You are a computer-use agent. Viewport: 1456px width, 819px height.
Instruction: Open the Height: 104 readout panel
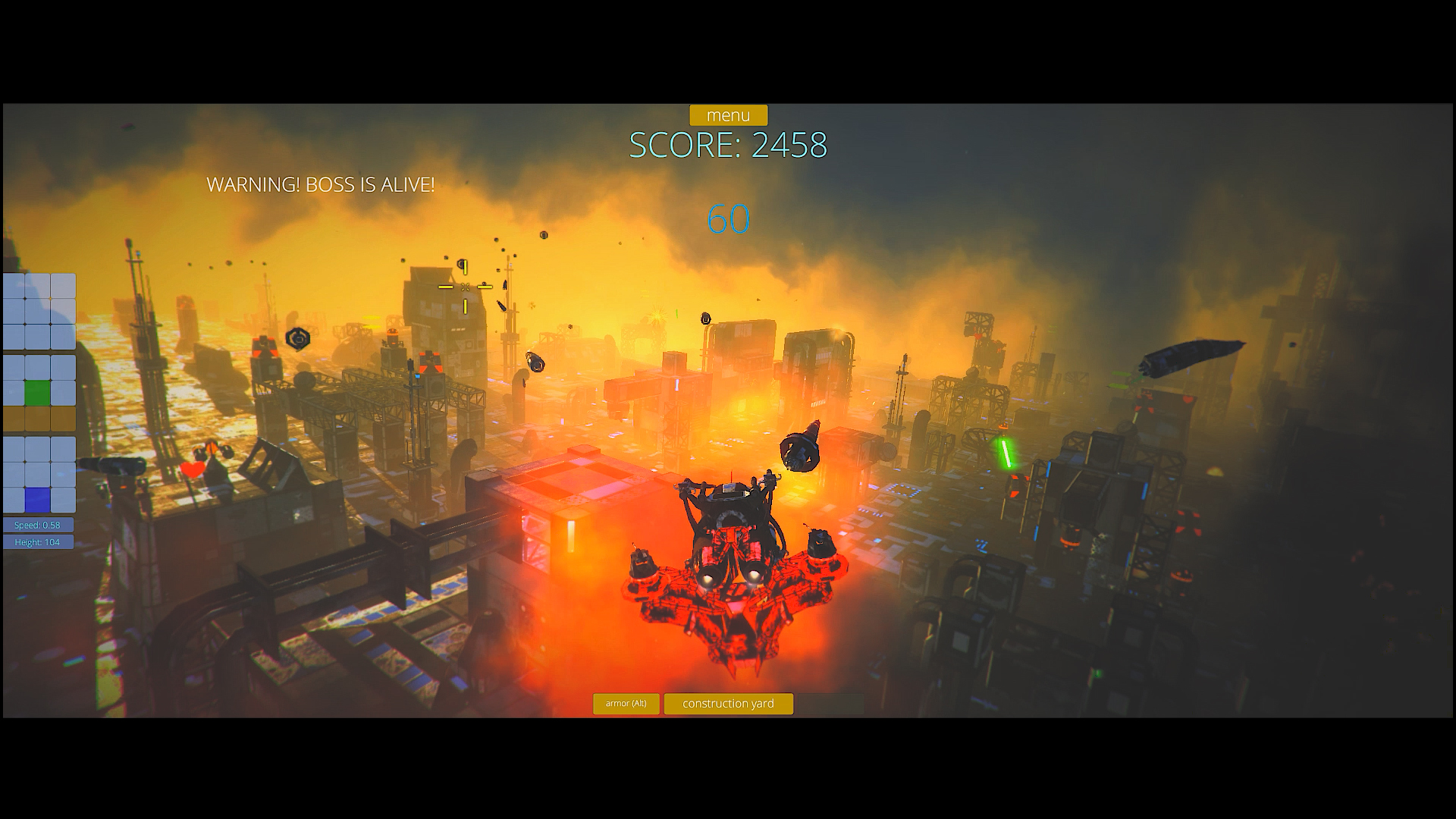point(38,542)
